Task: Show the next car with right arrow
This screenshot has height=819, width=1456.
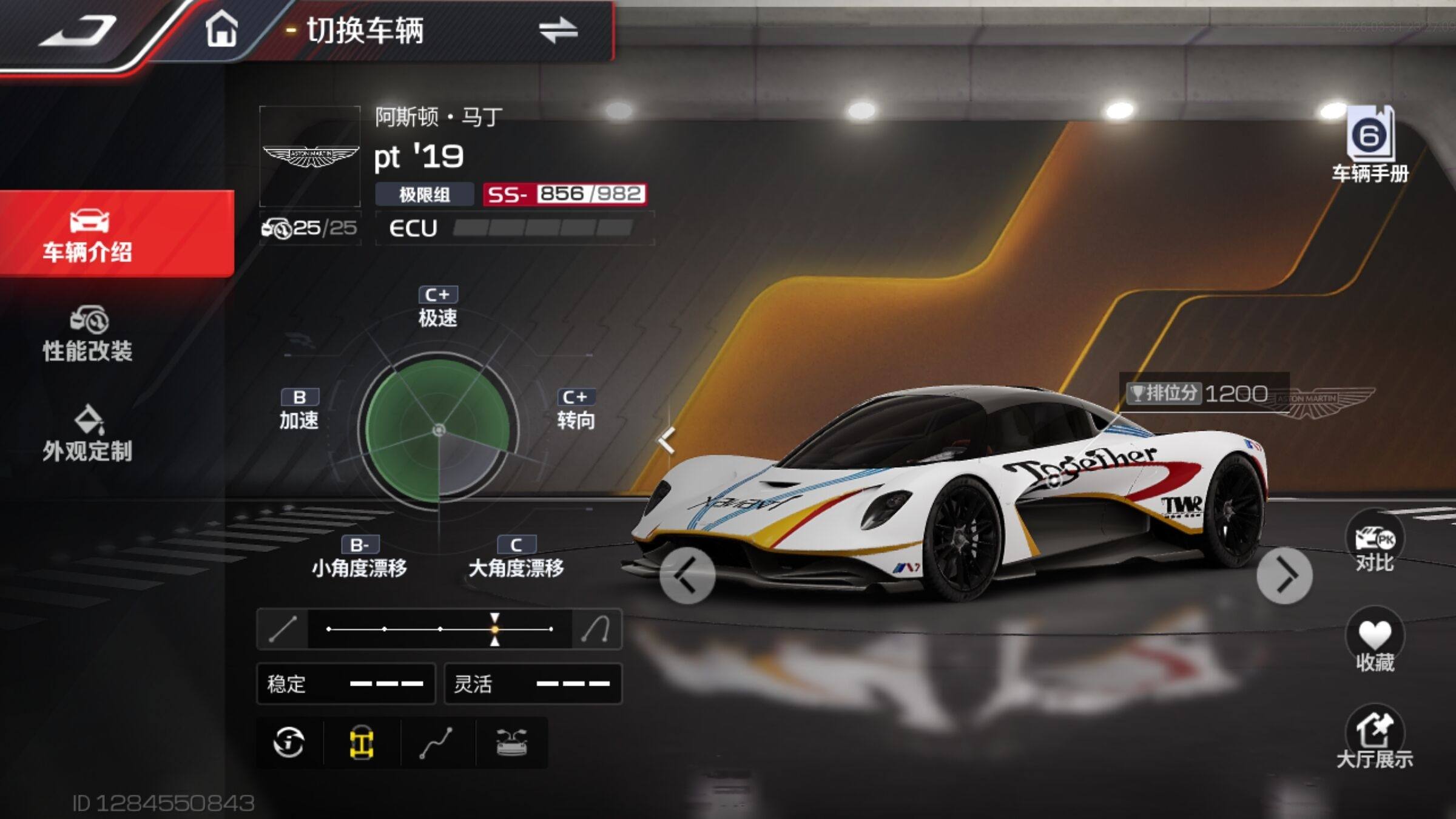Action: (x=1284, y=575)
